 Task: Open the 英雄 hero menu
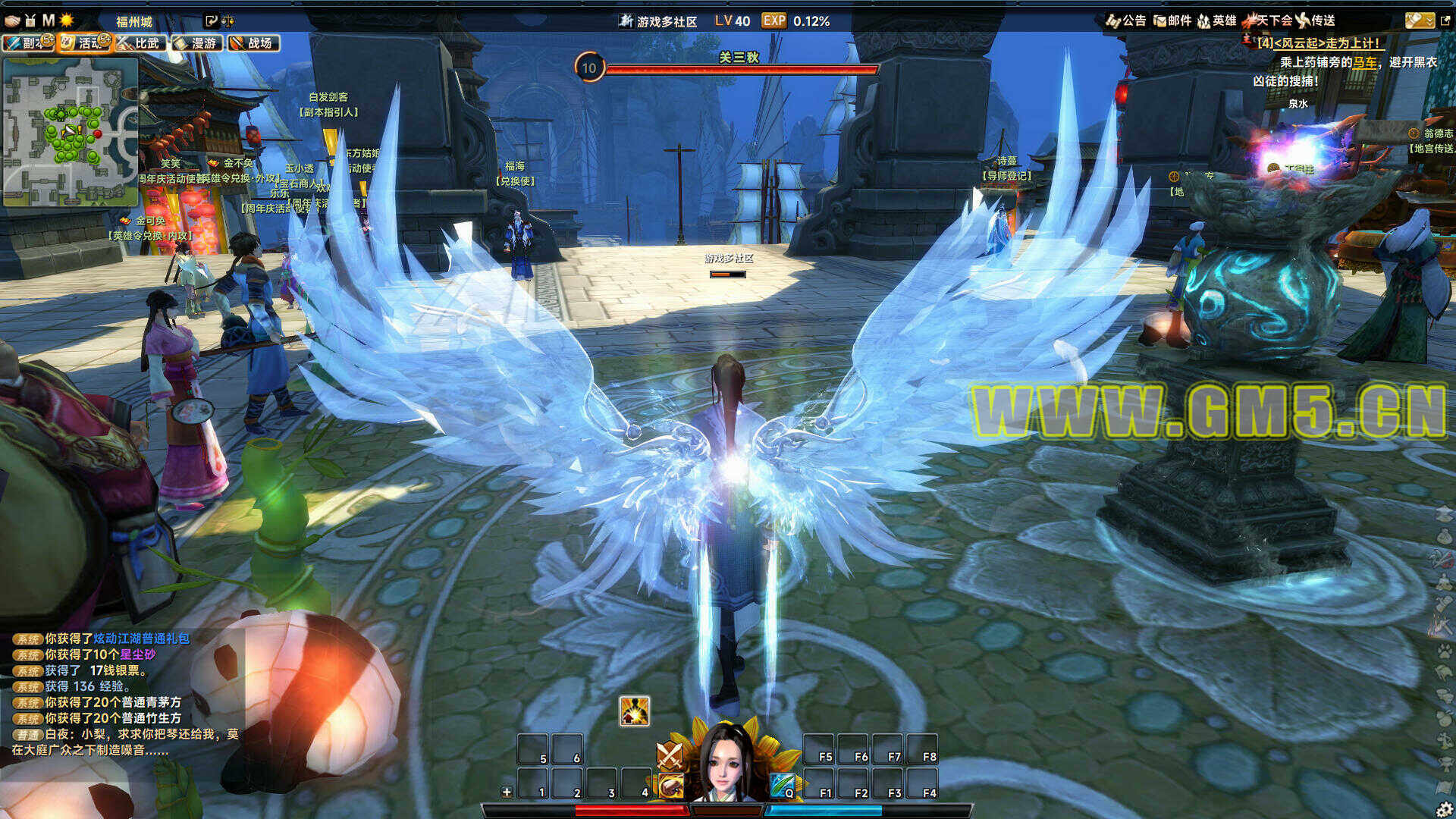point(1217,20)
